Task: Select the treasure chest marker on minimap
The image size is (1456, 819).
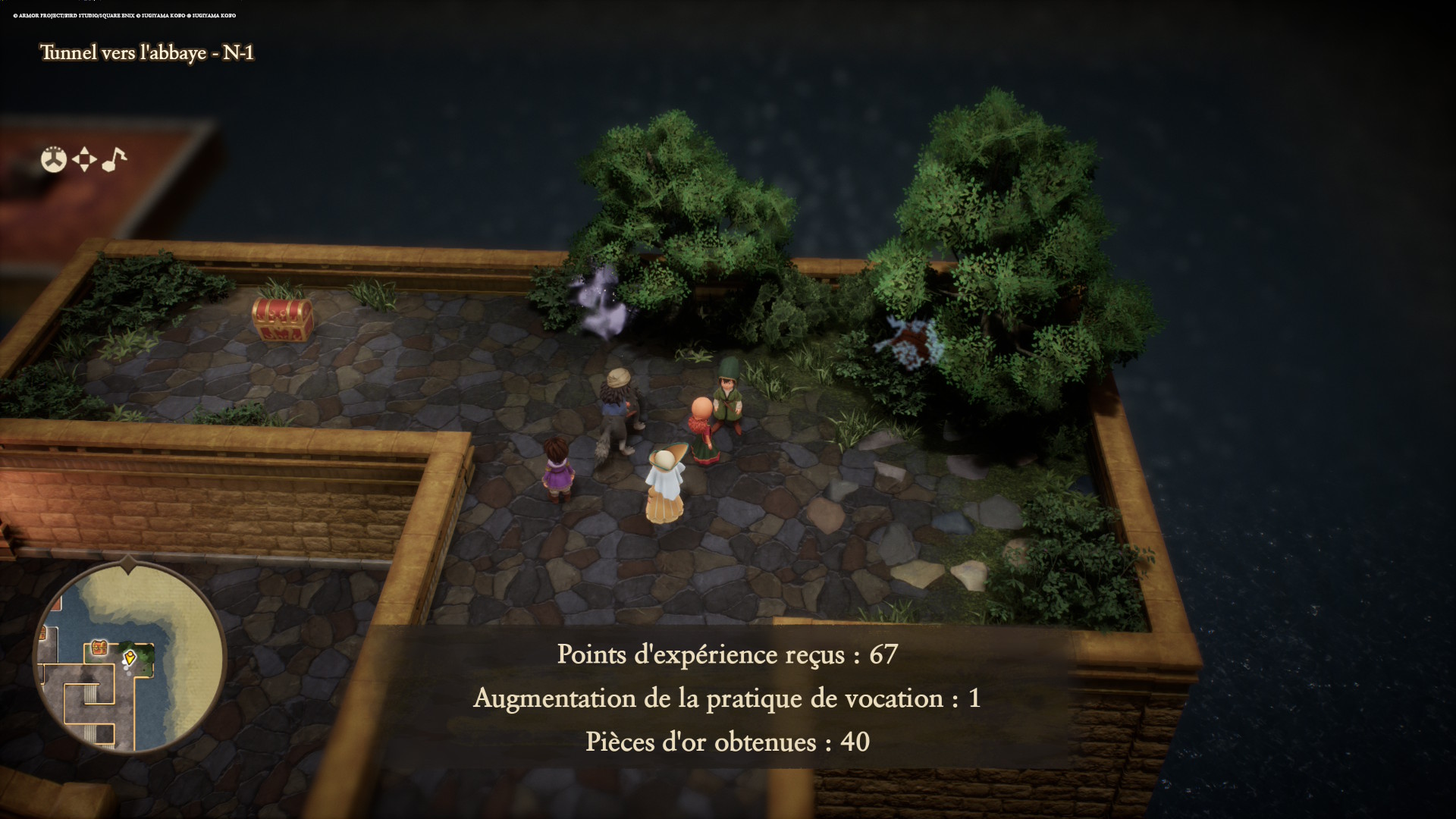Action: click(x=99, y=647)
